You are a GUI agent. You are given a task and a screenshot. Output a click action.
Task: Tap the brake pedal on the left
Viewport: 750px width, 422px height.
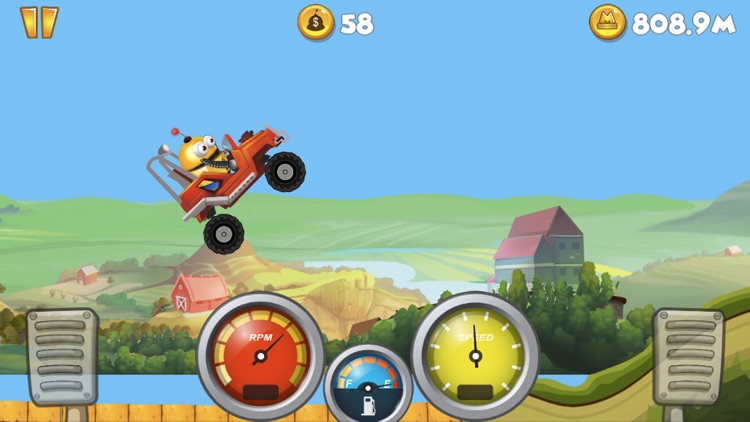point(61,355)
